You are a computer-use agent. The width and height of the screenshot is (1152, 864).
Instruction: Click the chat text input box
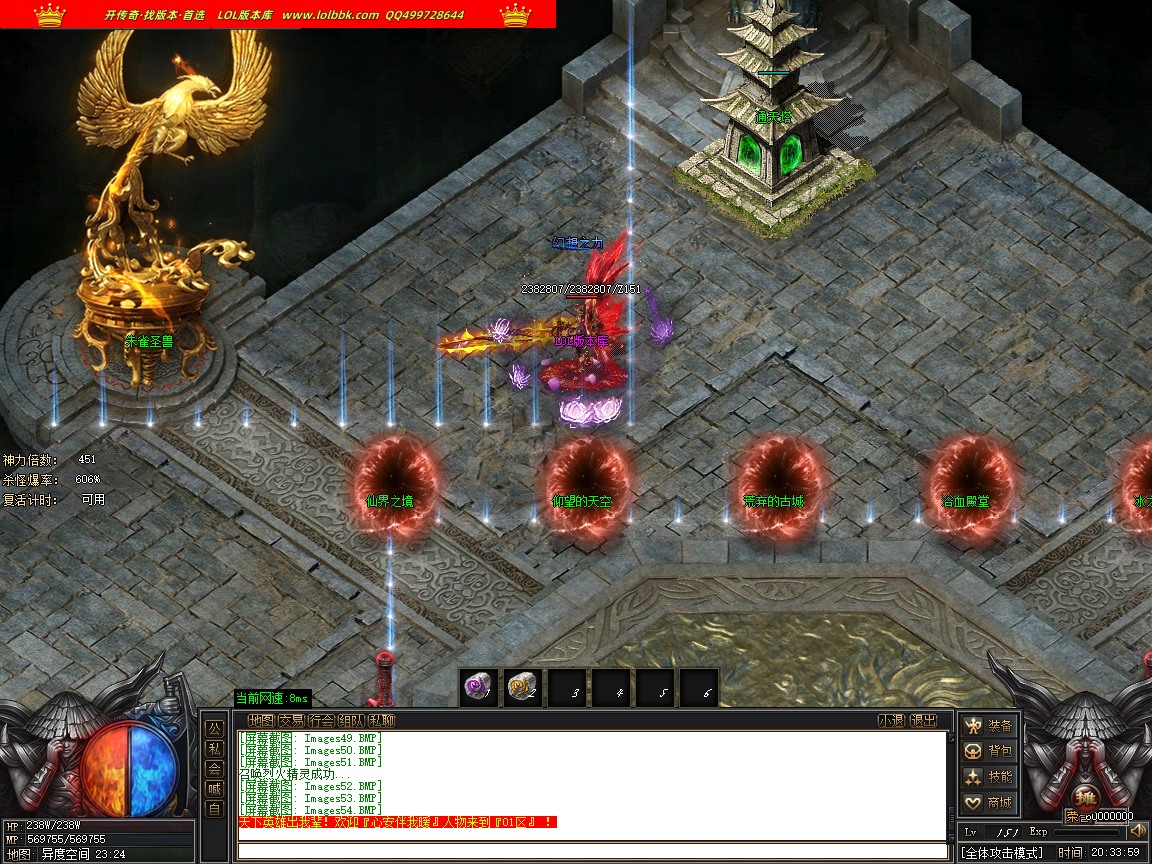click(x=592, y=851)
